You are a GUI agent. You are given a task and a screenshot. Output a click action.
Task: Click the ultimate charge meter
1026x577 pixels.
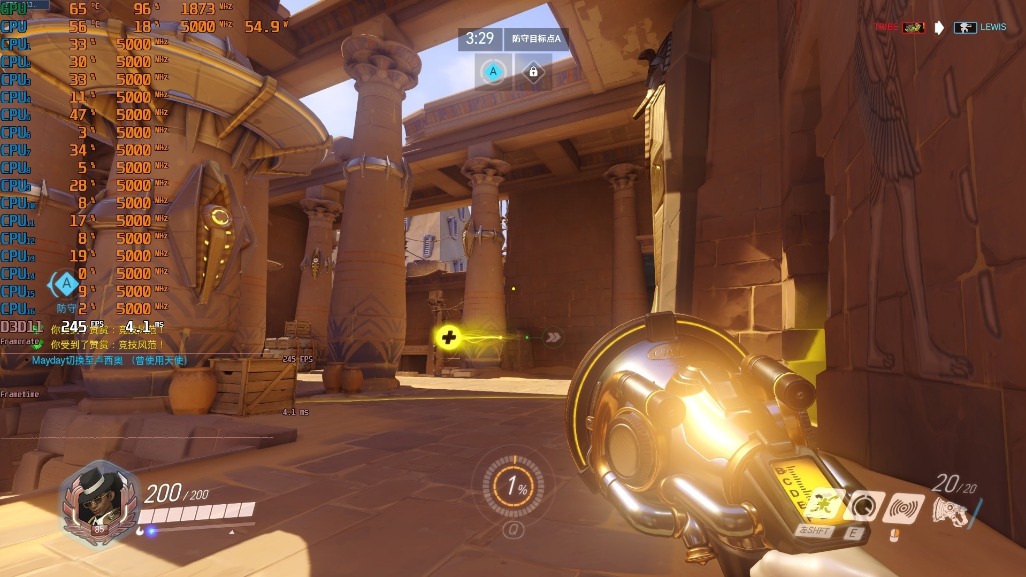pos(515,488)
